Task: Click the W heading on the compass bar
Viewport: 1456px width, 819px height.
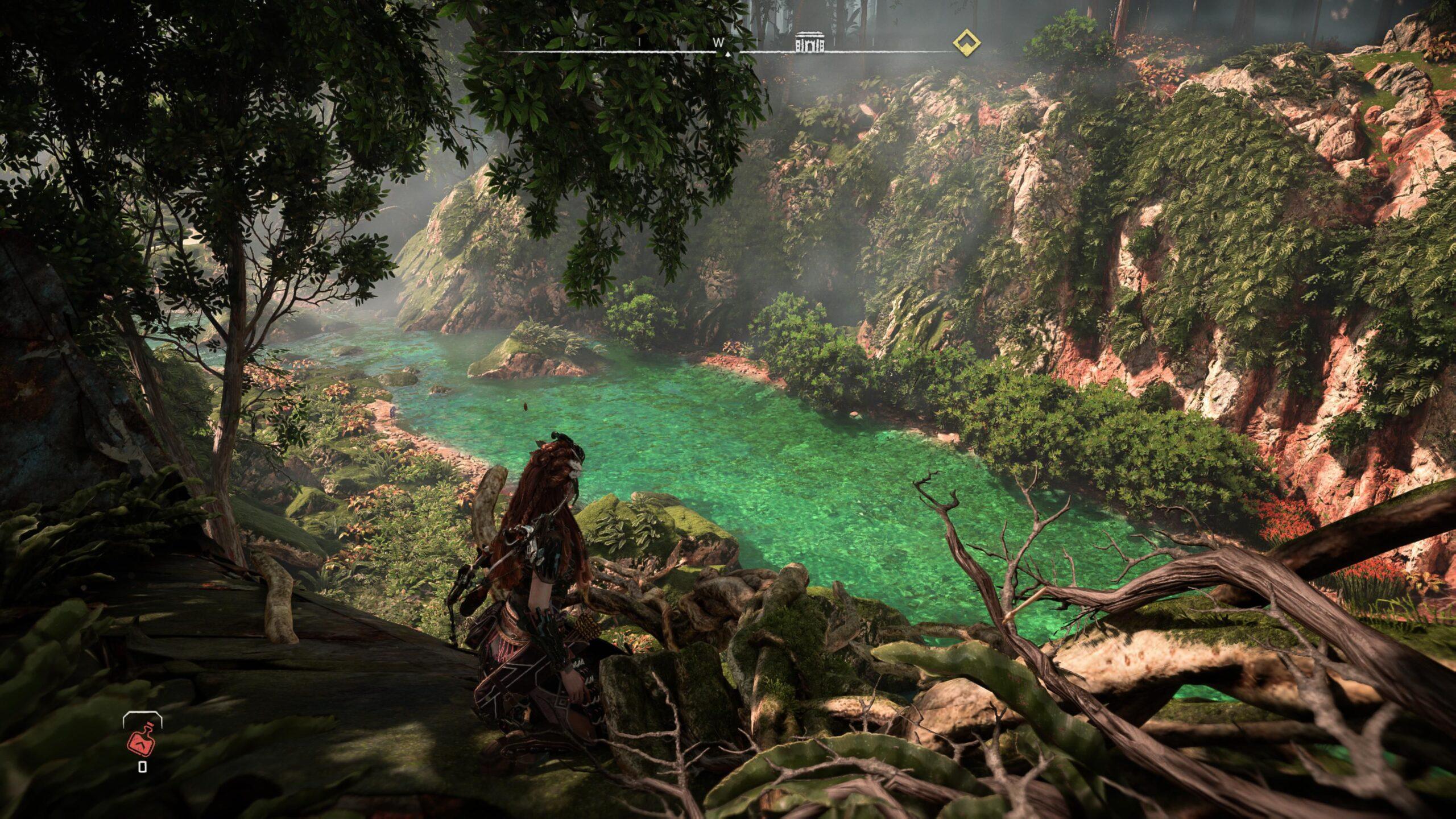Action: click(x=719, y=42)
